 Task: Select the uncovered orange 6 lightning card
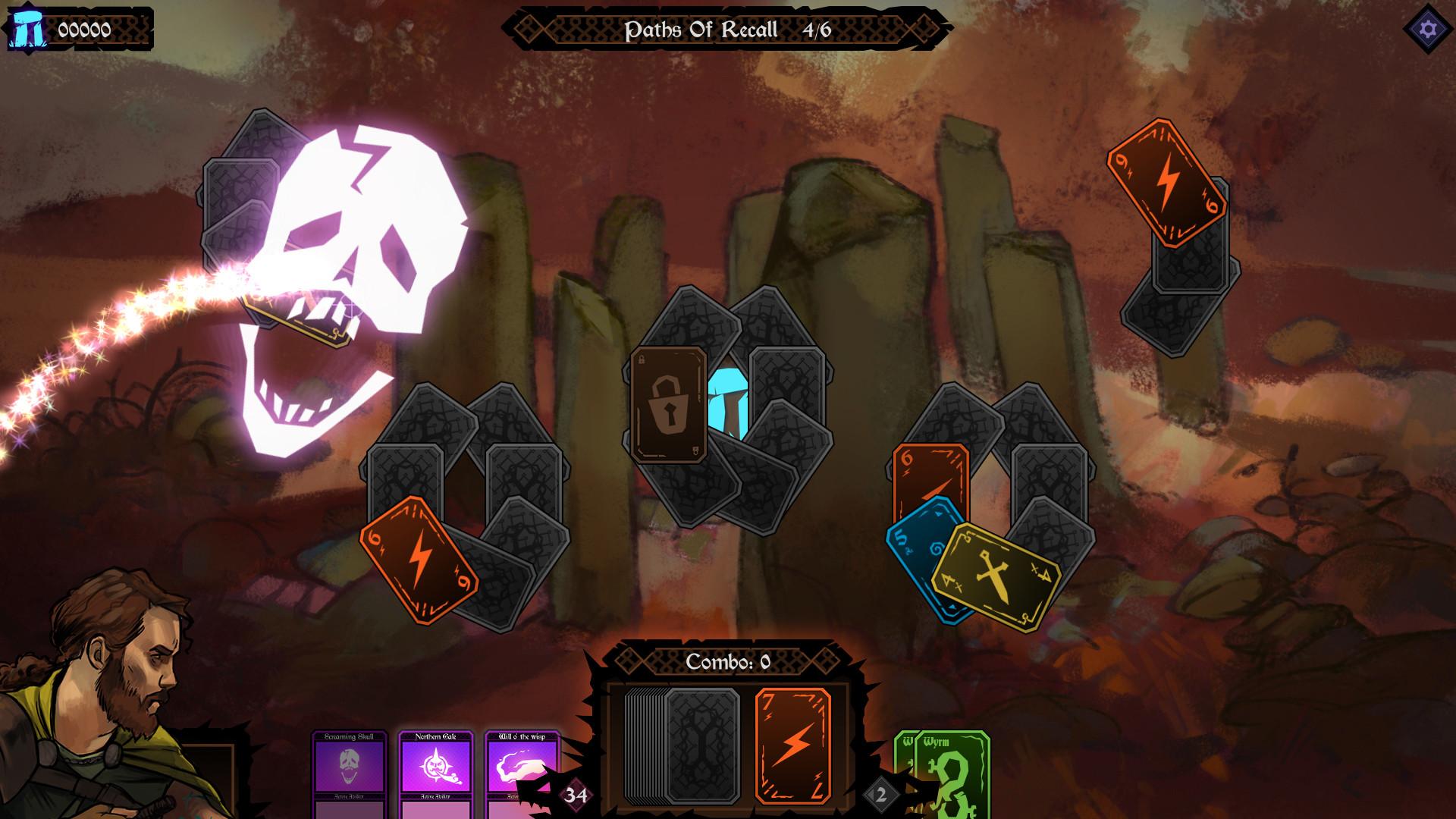point(419,560)
